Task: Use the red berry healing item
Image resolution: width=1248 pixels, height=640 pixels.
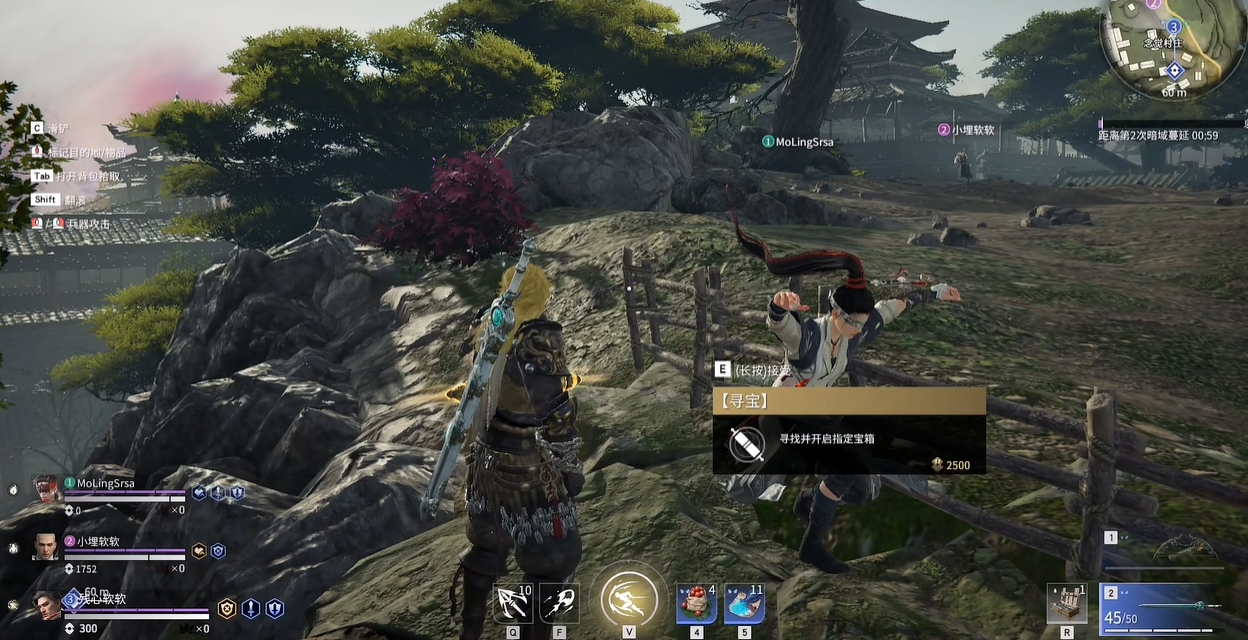Action: pyautogui.click(x=696, y=604)
